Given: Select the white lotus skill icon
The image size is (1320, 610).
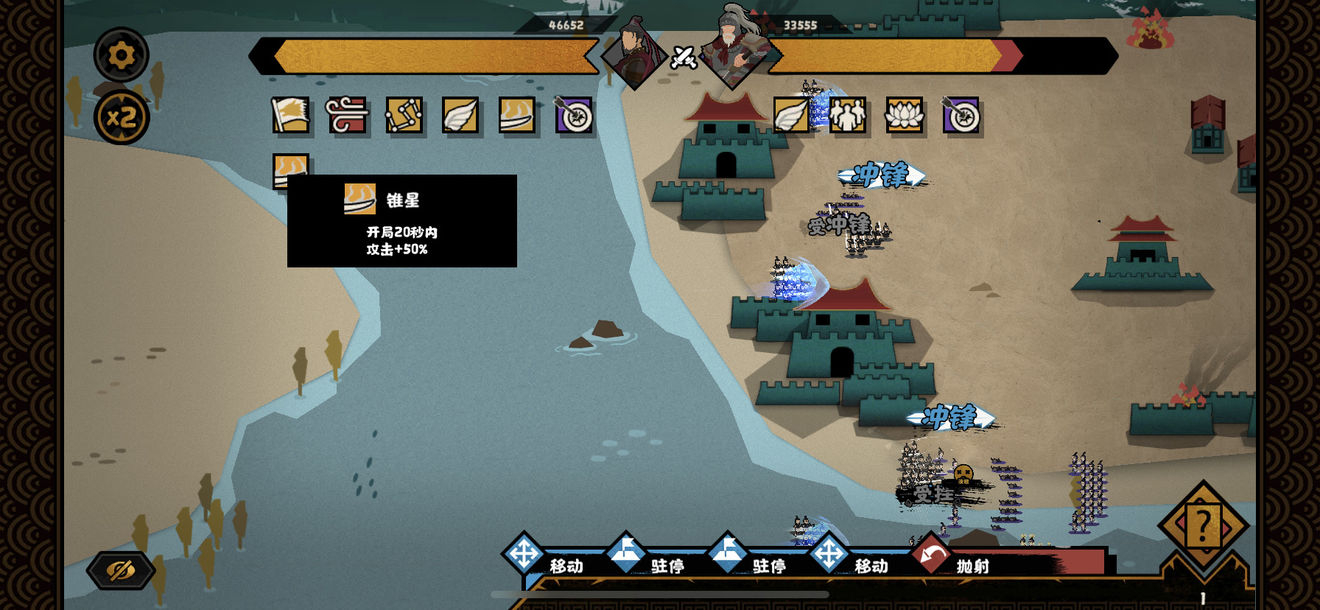Looking at the screenshot, I should (904, 115).
